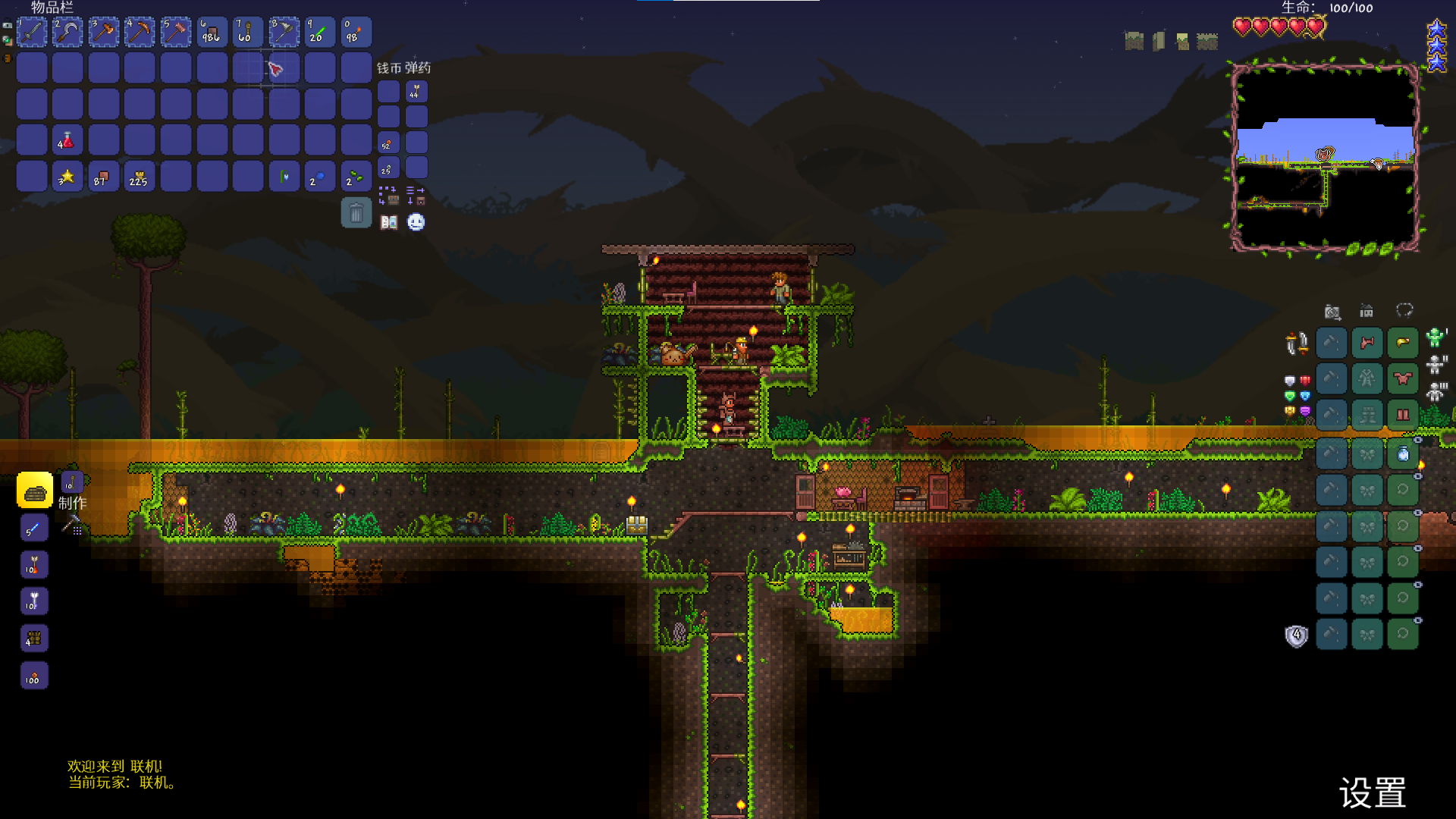Click the equipped helmet armor slot

coord(1403,343)
